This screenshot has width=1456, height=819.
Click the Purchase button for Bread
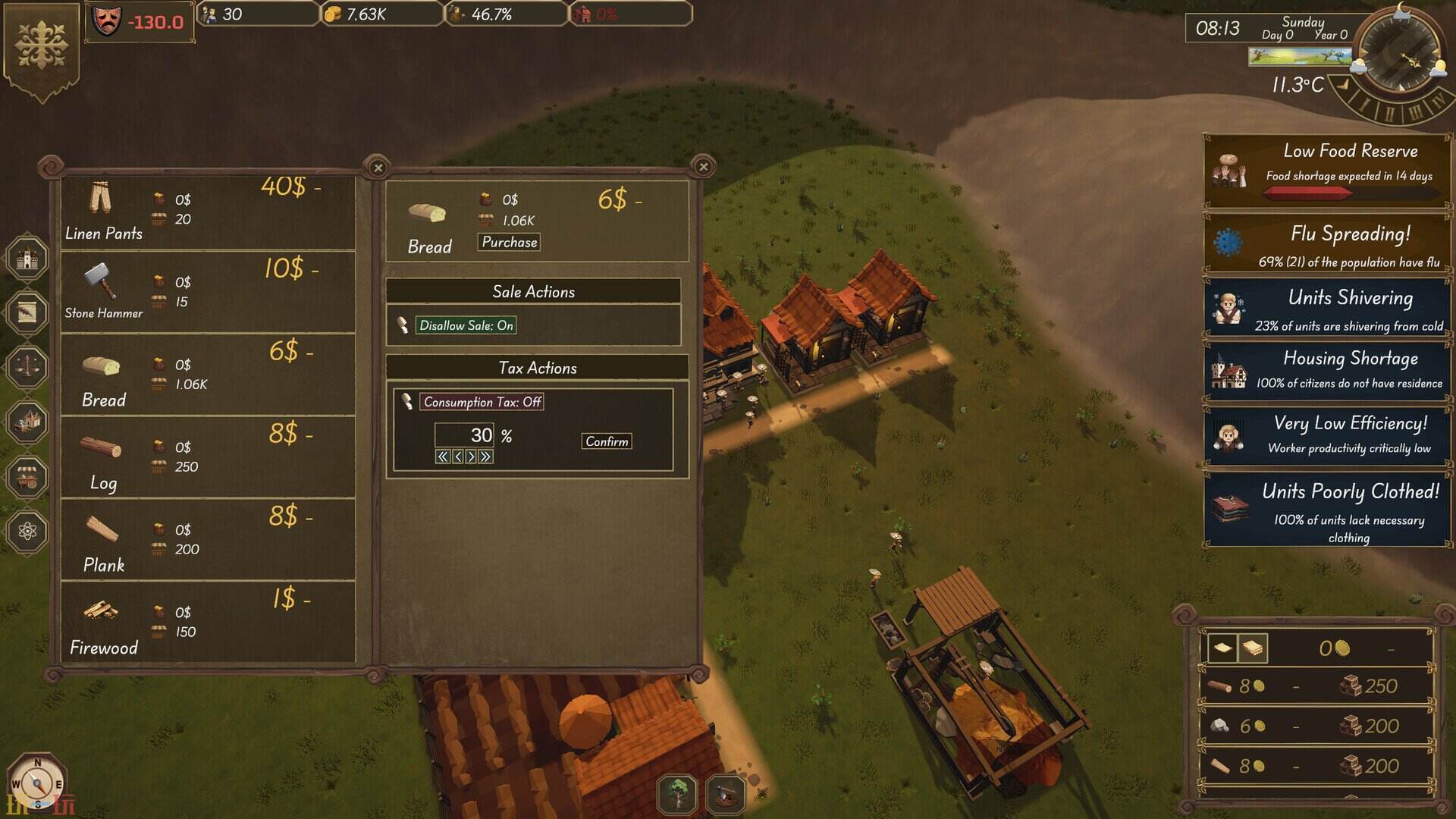click(510, 243)
